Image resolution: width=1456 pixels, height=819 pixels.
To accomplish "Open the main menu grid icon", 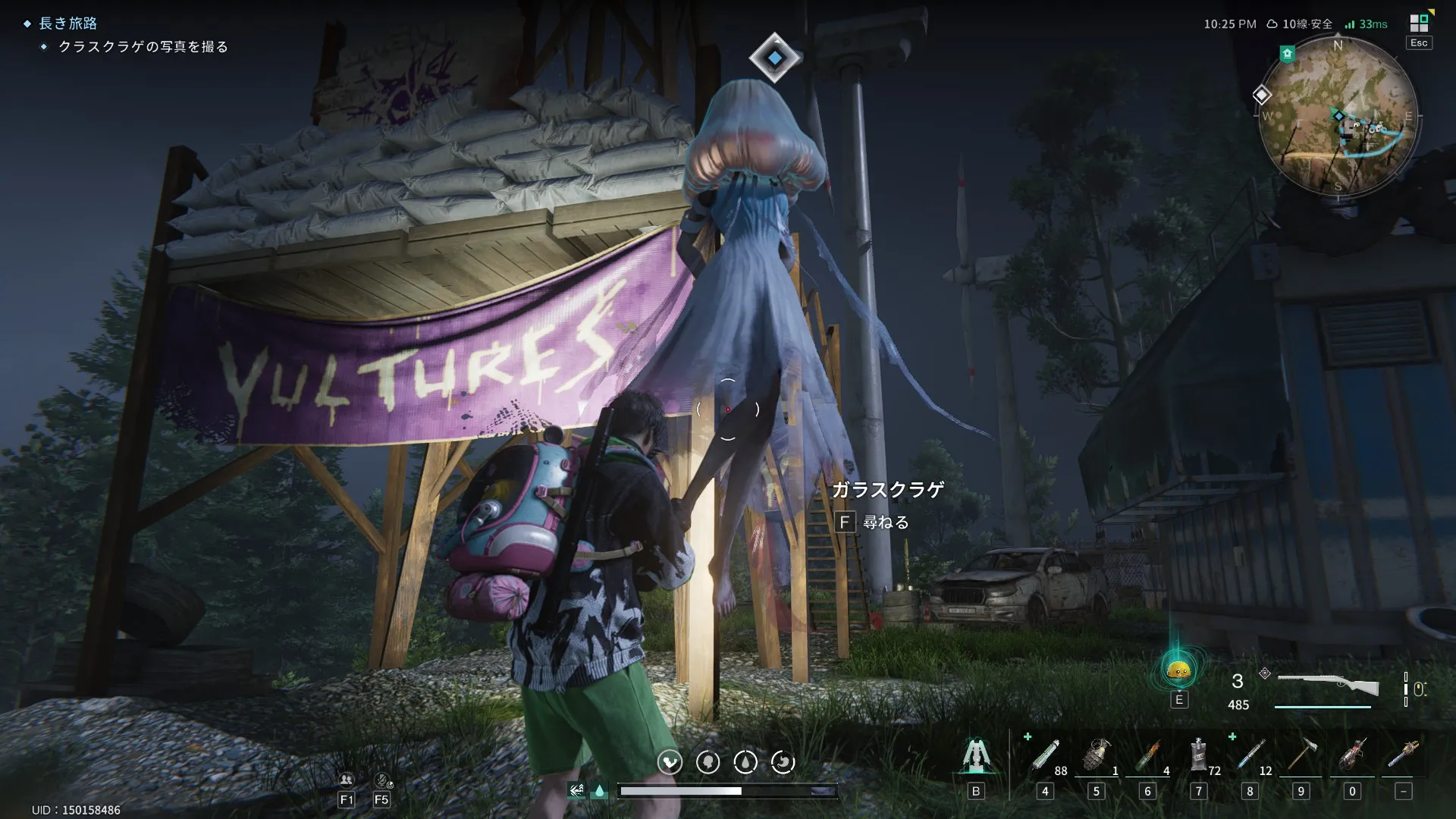I will 1419,24.
